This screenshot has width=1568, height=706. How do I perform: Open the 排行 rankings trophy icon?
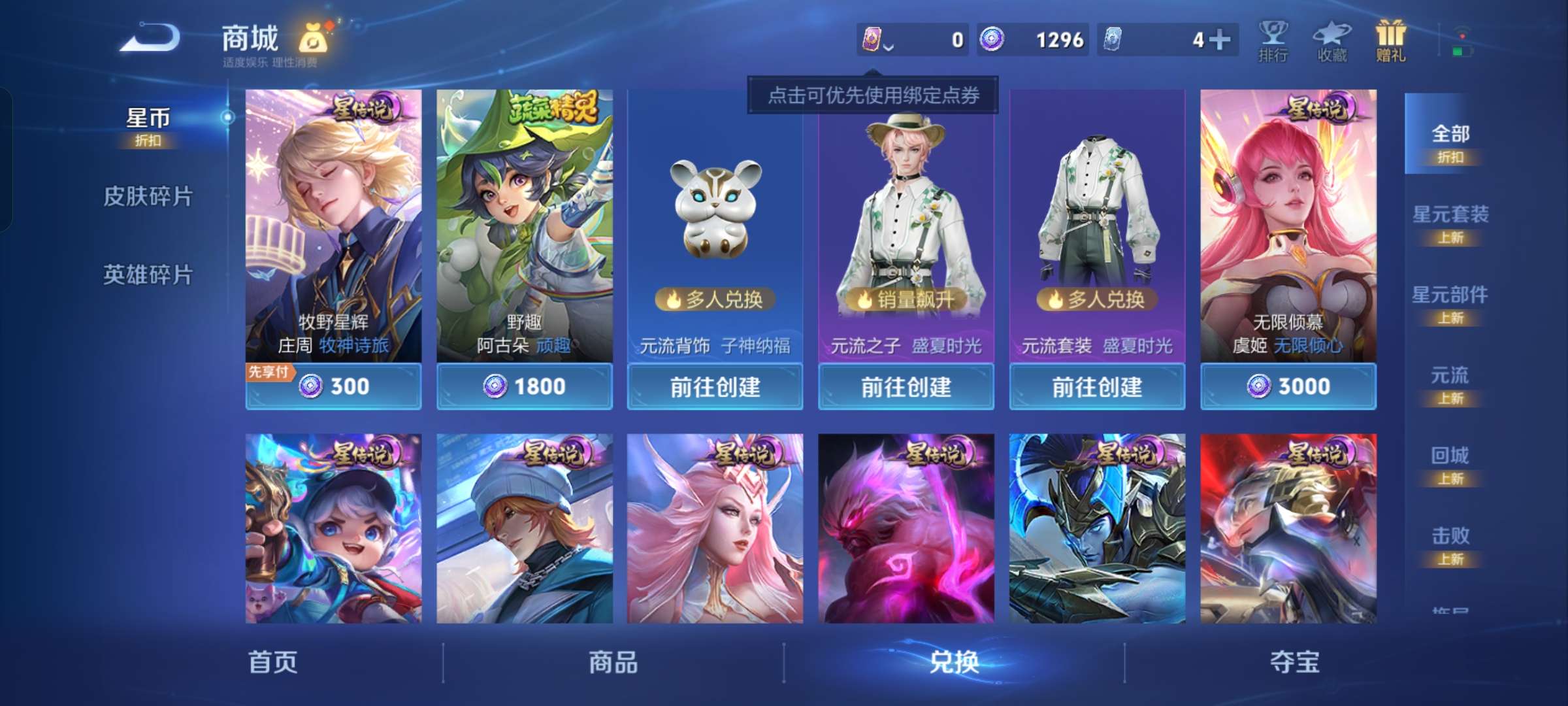point(1274,41)
